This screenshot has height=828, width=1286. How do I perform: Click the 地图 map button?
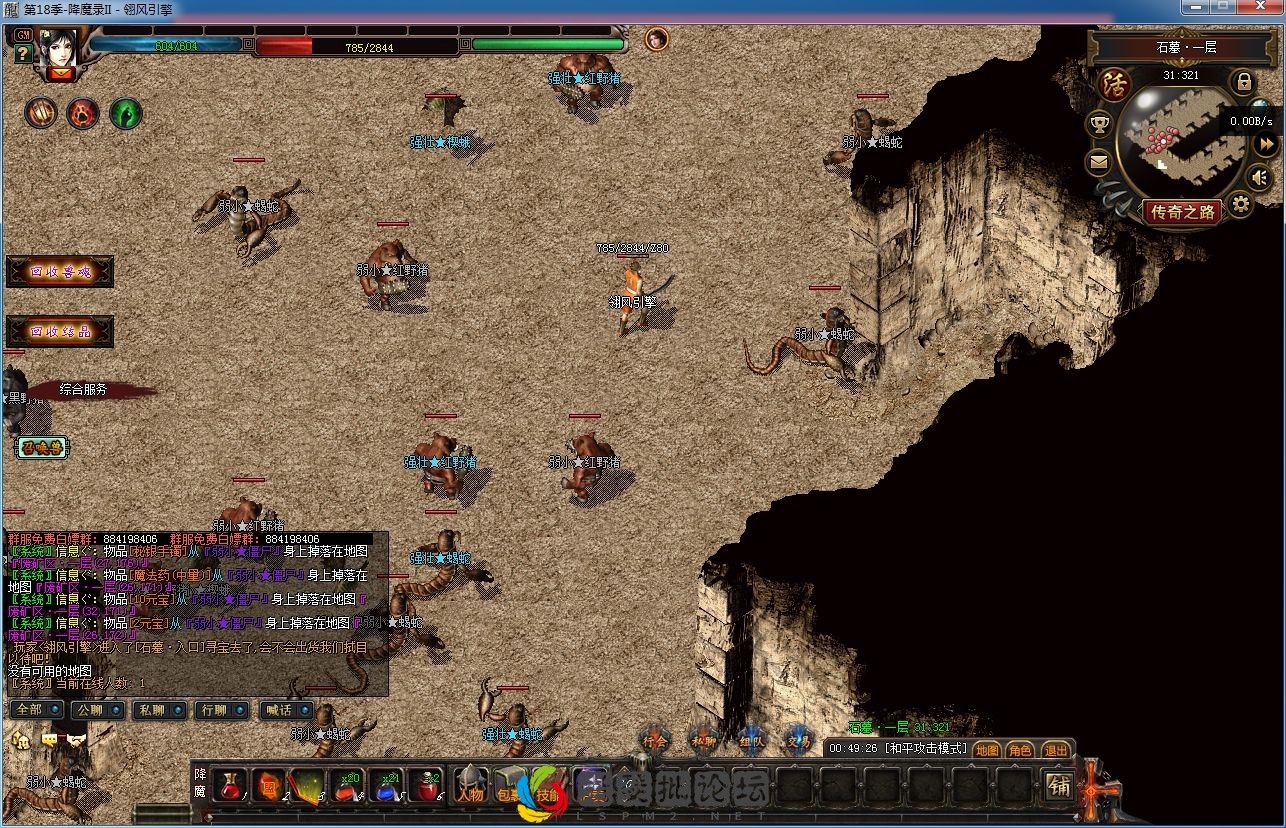987,749
